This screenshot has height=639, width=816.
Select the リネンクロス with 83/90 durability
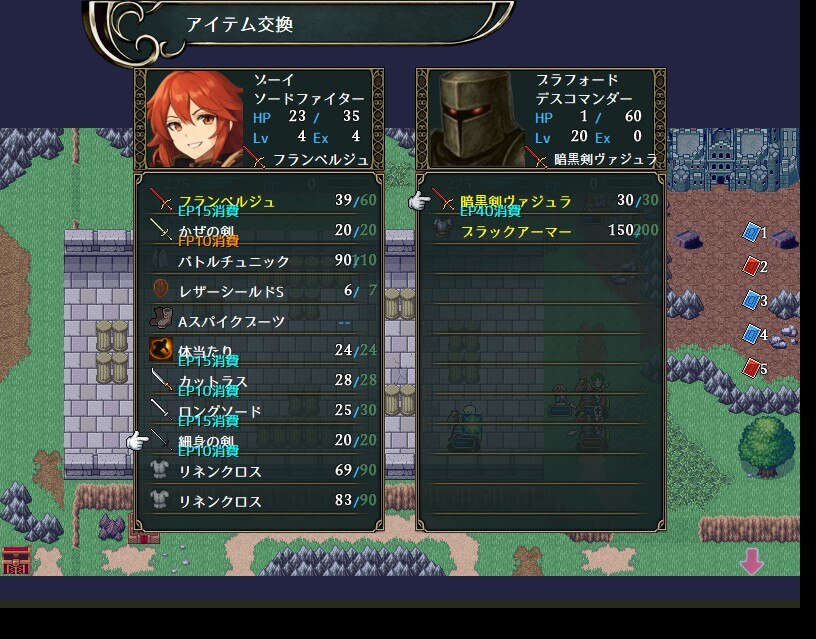click(260, 501)
